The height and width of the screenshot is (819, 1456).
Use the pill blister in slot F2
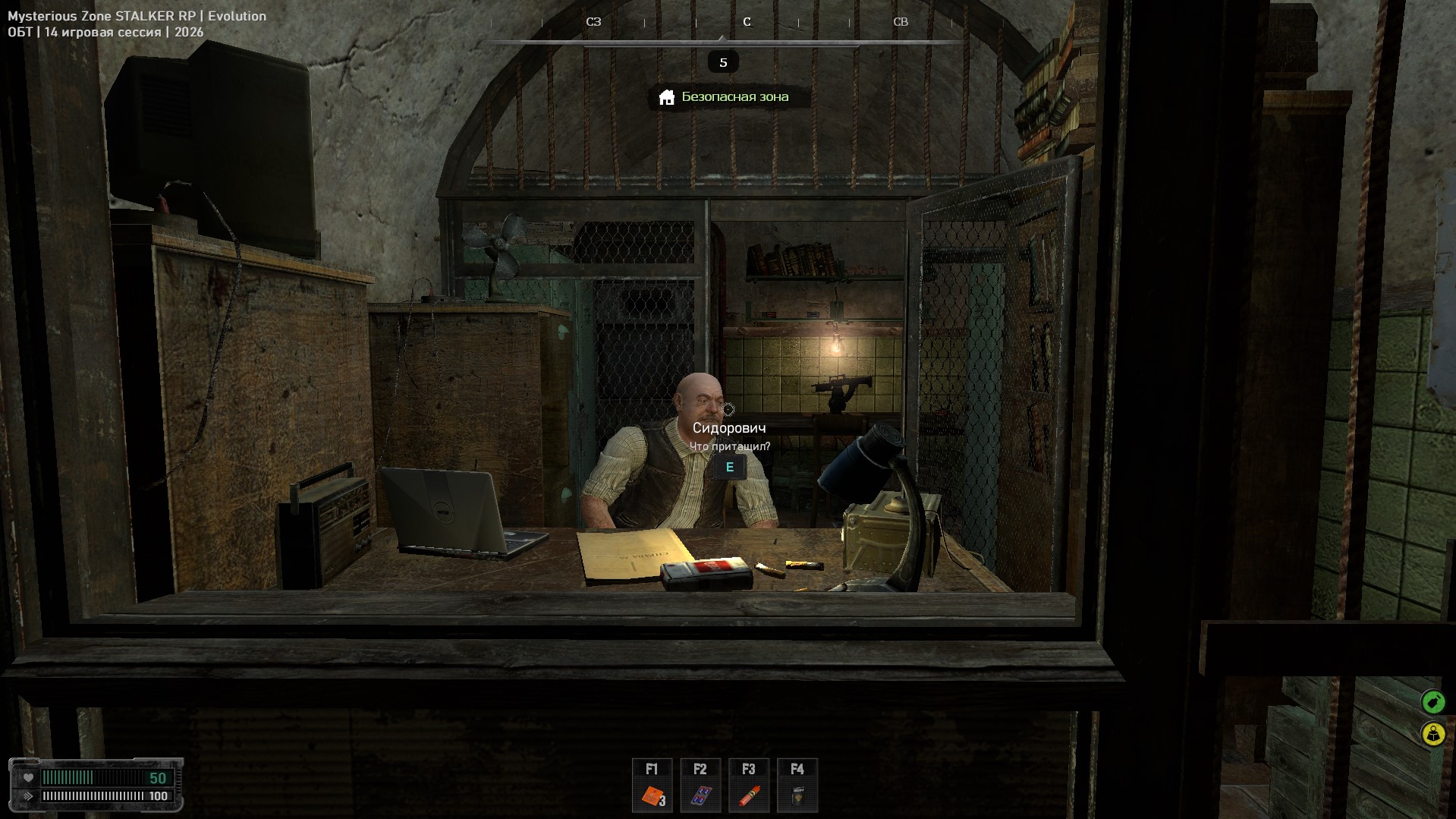coord(700,795)
